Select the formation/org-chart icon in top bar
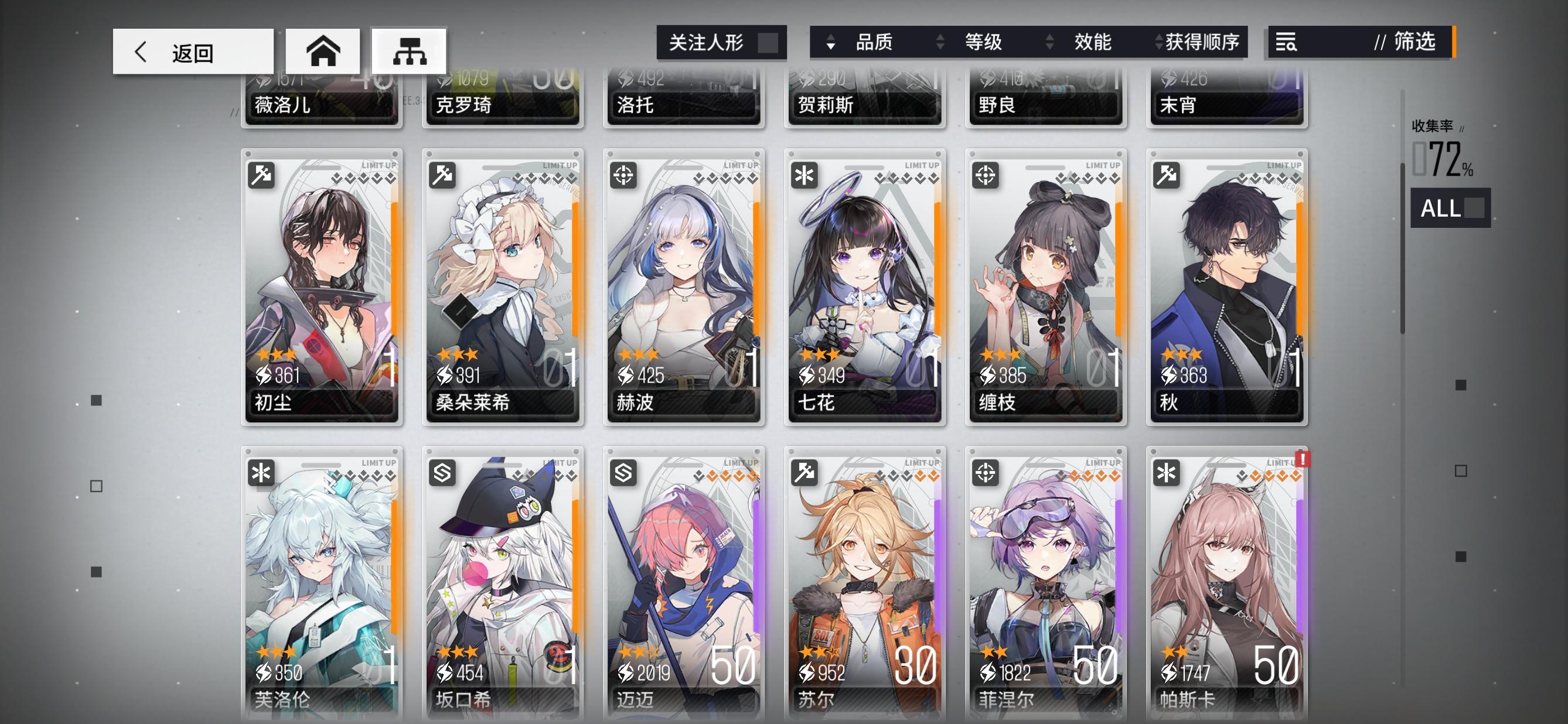Viewport: 1568px width, 724px height. [410, 52]
